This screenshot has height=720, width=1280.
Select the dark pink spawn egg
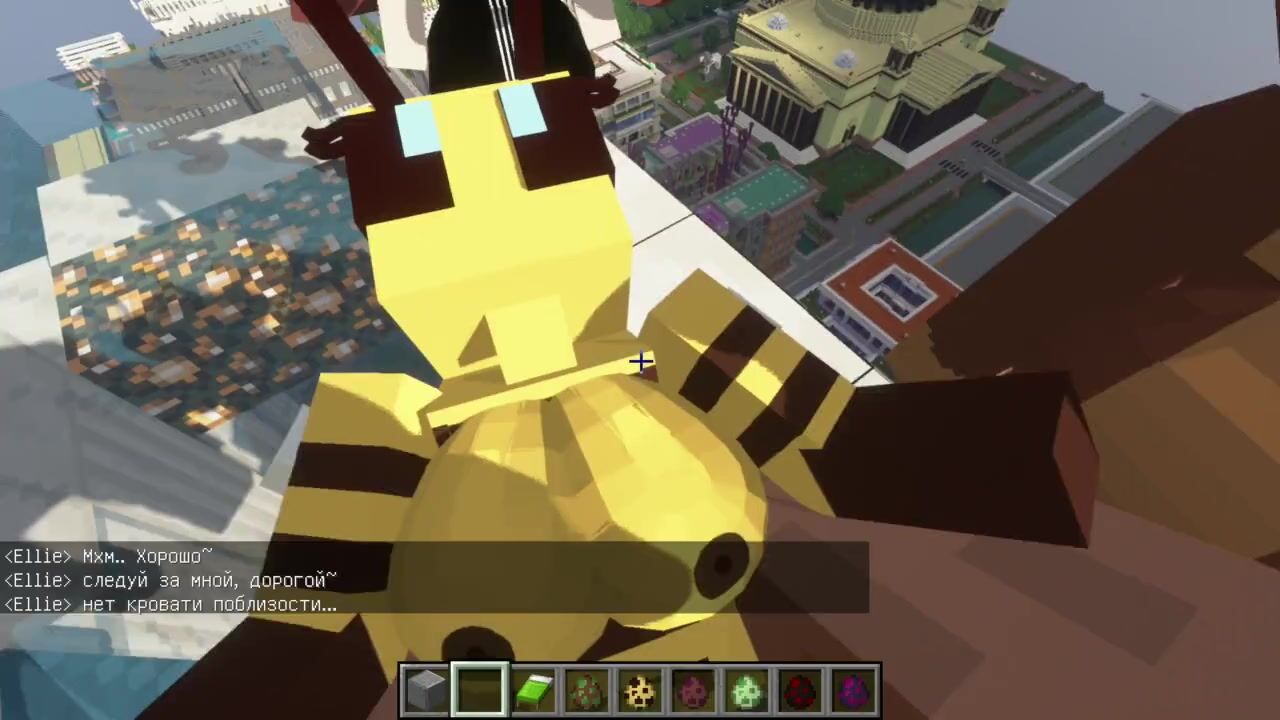pos(693,689)
